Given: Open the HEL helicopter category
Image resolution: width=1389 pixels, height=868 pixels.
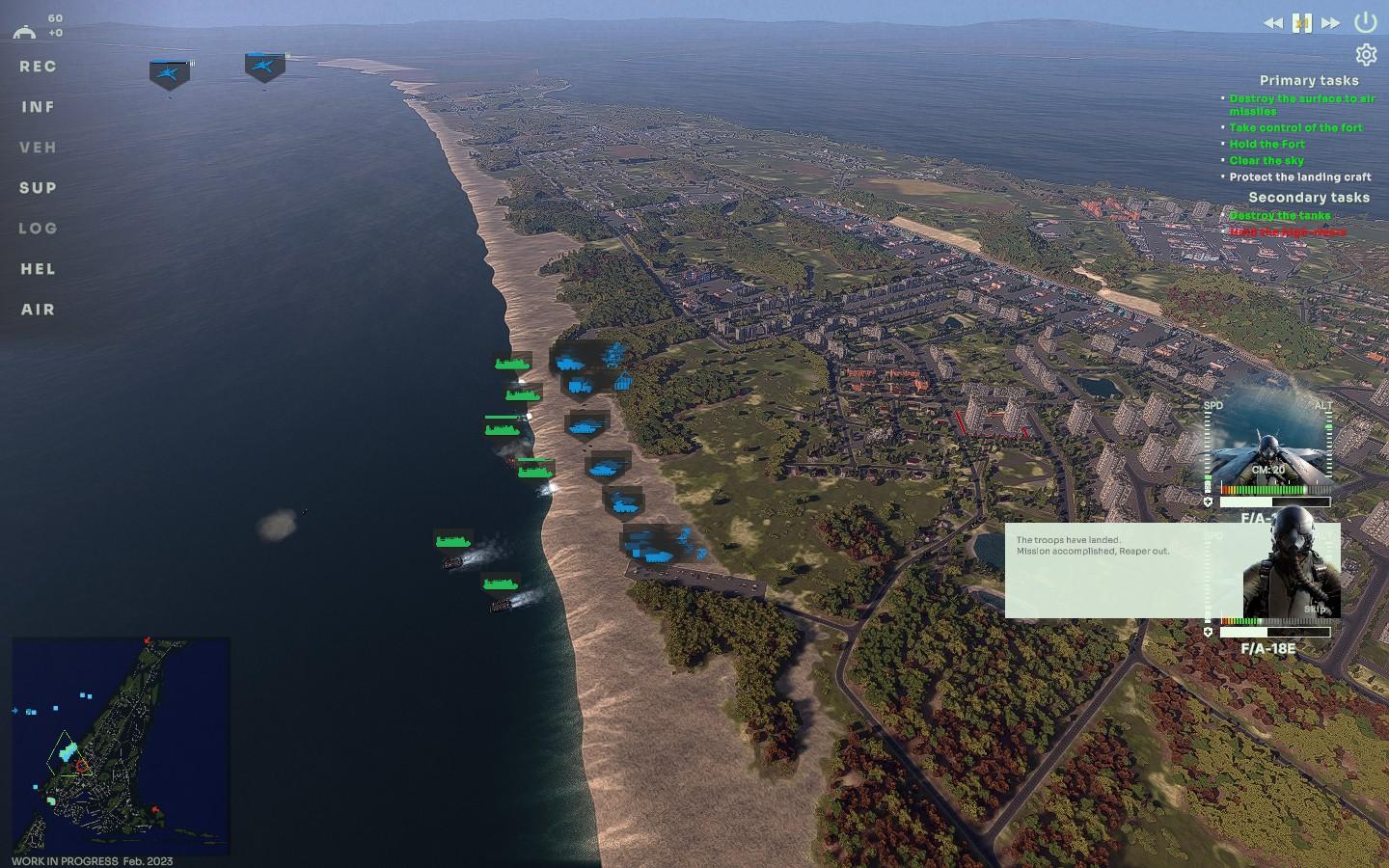Looking at the screenshot, I should (x=38, y=269).
